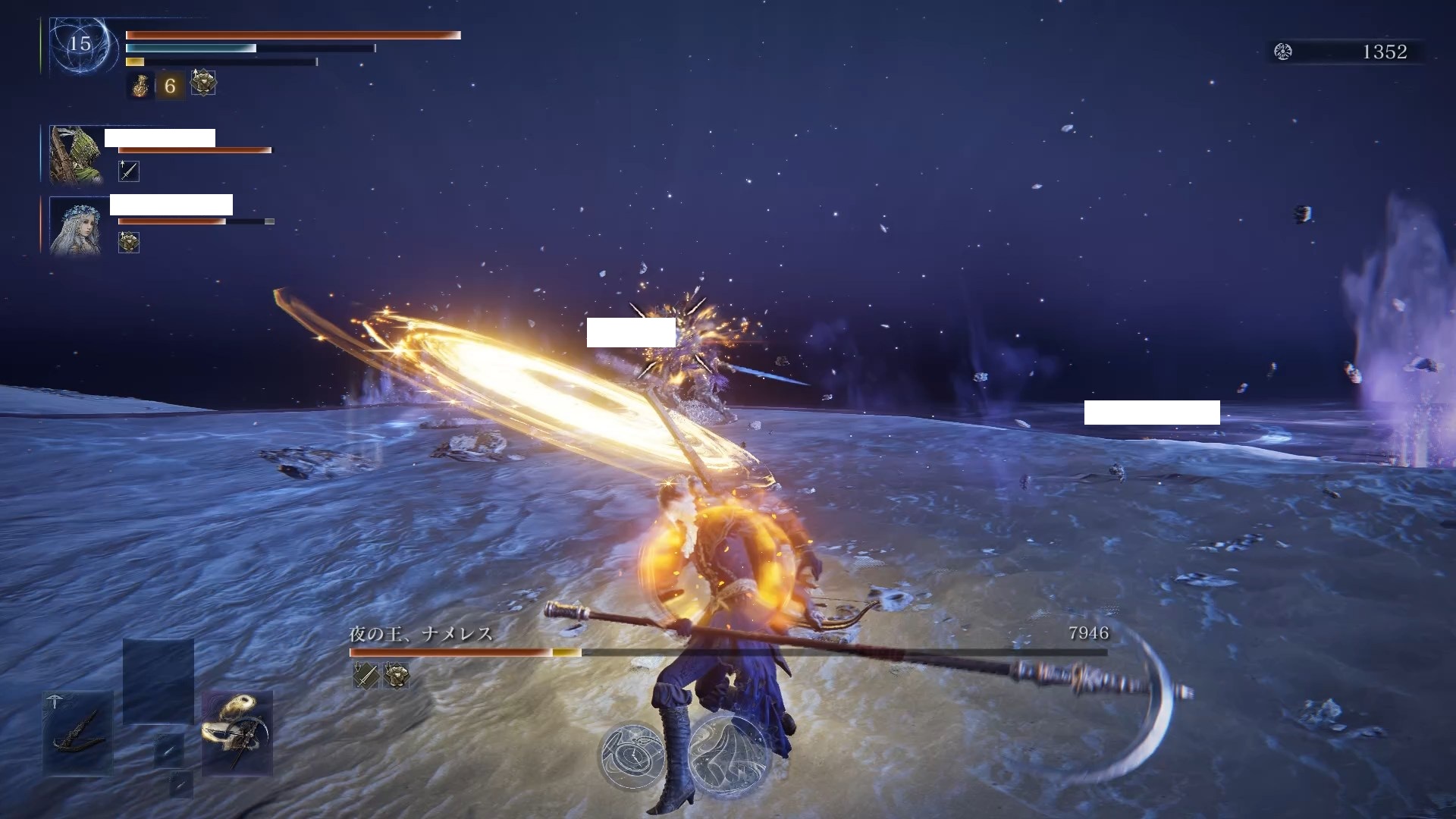Click the rune currency icon

(x=1283, y=52)
